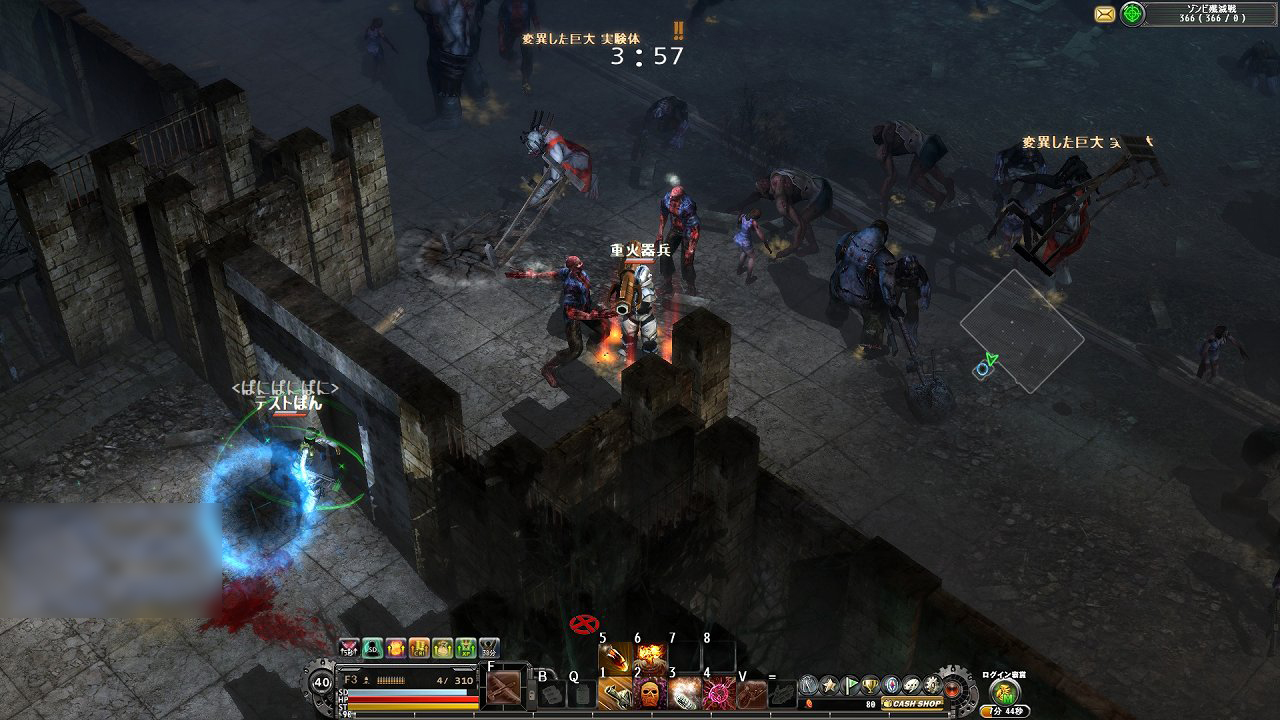Open the mailbox via the envelope icon
1280x720 pixels.
tap(1102, 13)
